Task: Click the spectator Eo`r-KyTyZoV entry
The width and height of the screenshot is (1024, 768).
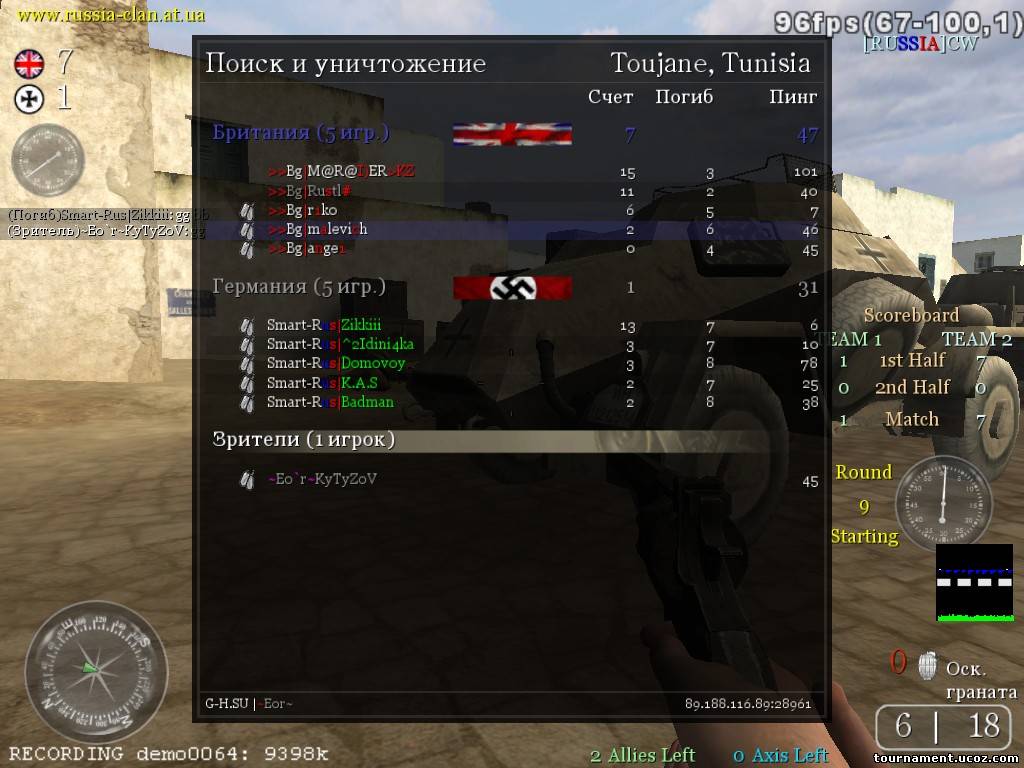Action: tap(321, 479)
